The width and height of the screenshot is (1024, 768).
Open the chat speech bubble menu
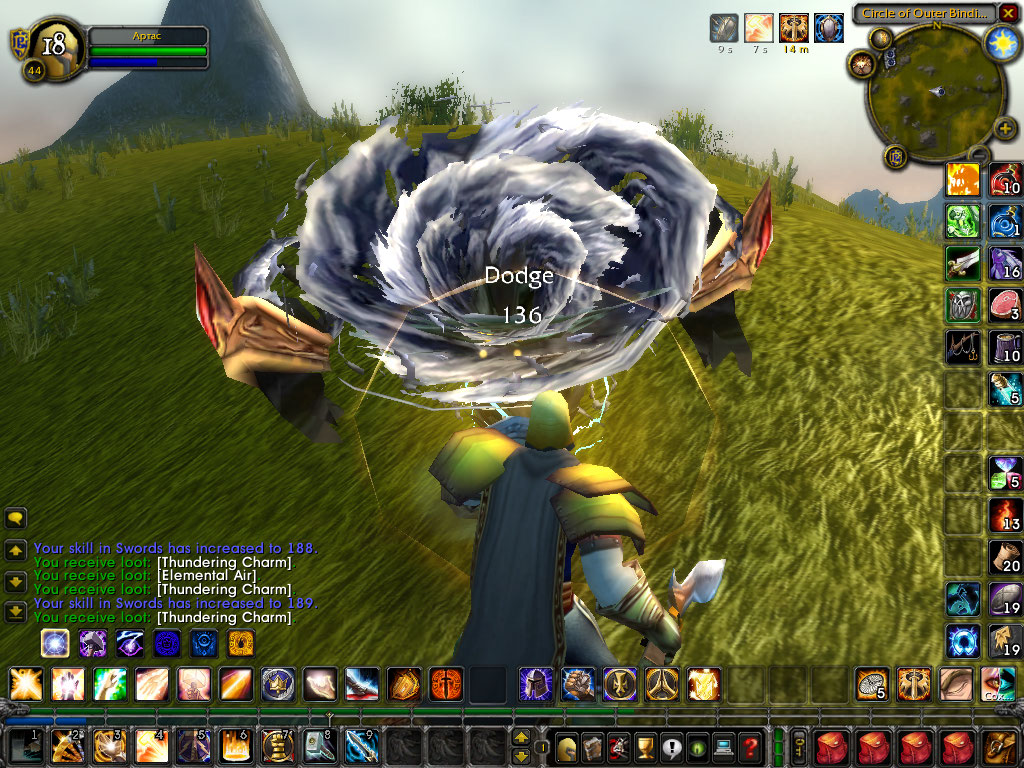pos(16,518)
